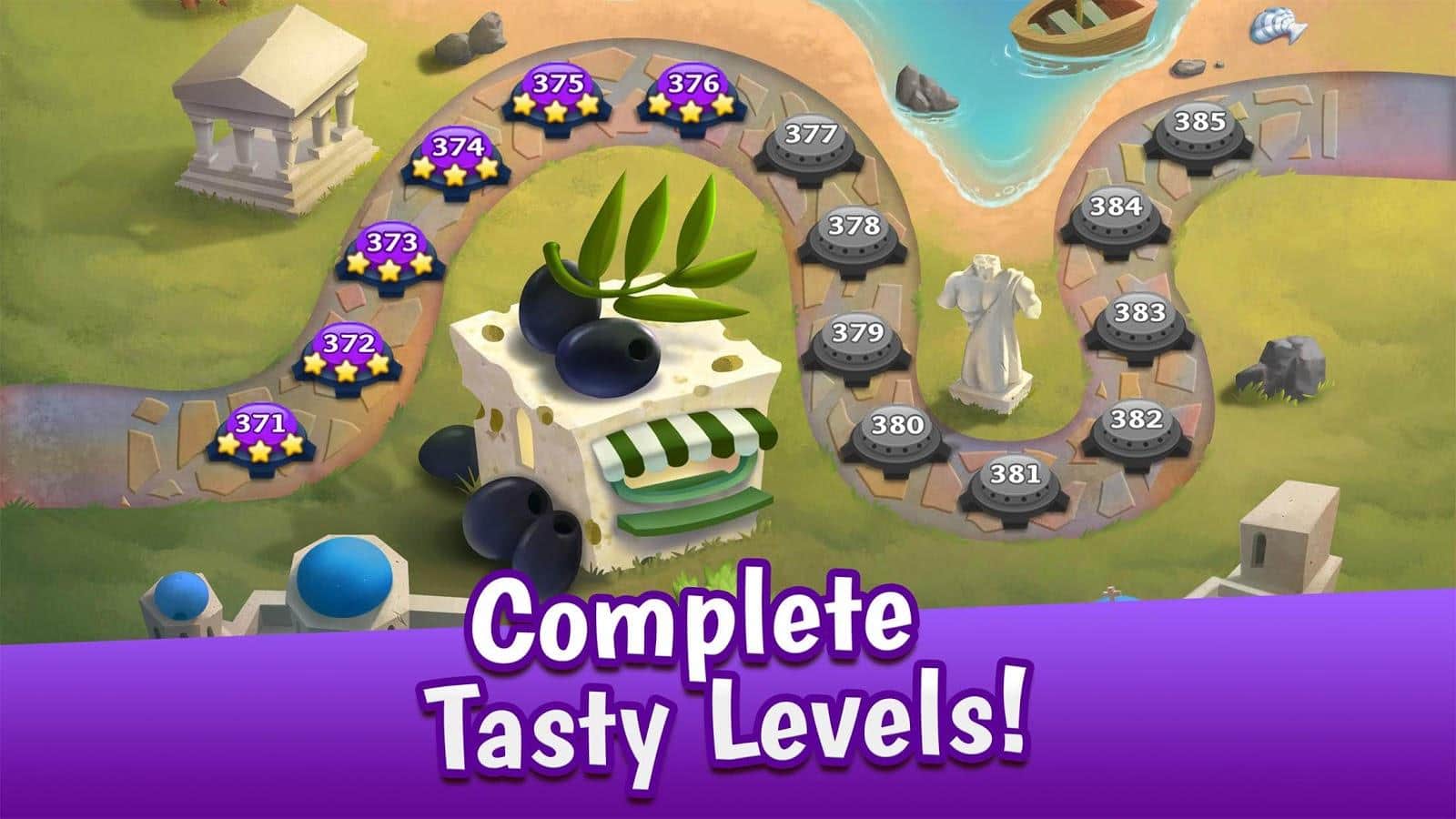
Task: Select locked level 381
Action: click(x=1014, y=482)
